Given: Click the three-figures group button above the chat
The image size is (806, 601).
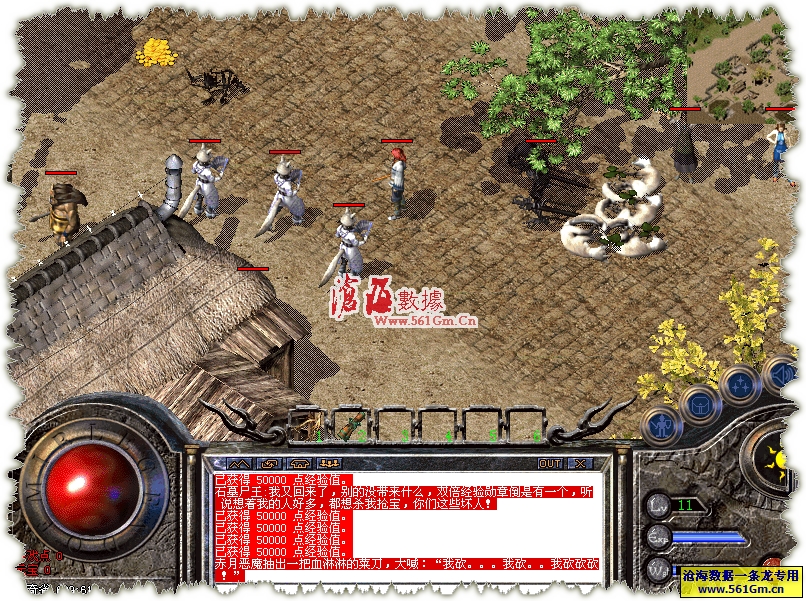Looking at the screenshot, I should pyautogui.click(x=329, y=464).
